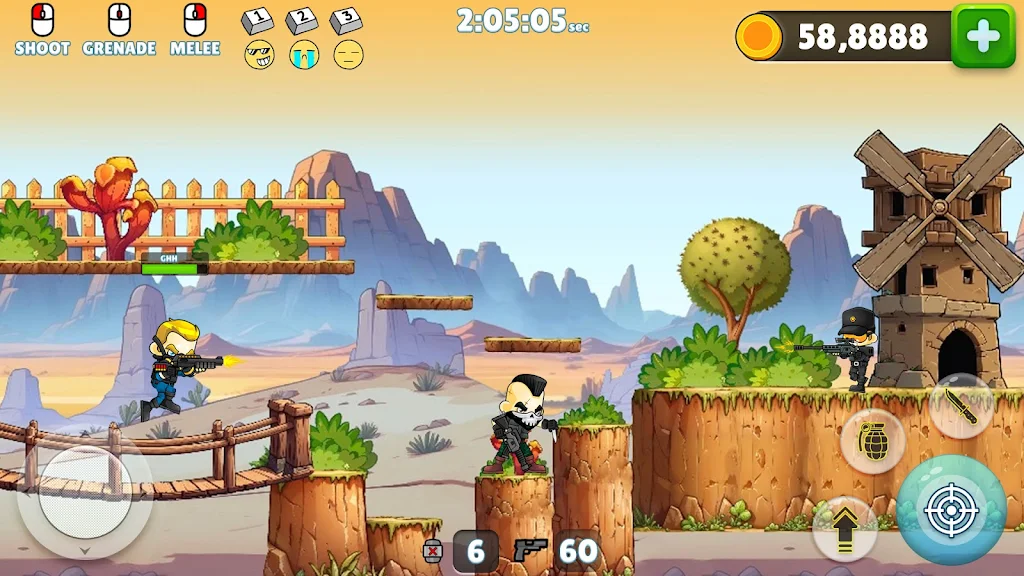Activate the knife melee attack button
Viewport: 1024px width, 576px height.
point(960,407)
